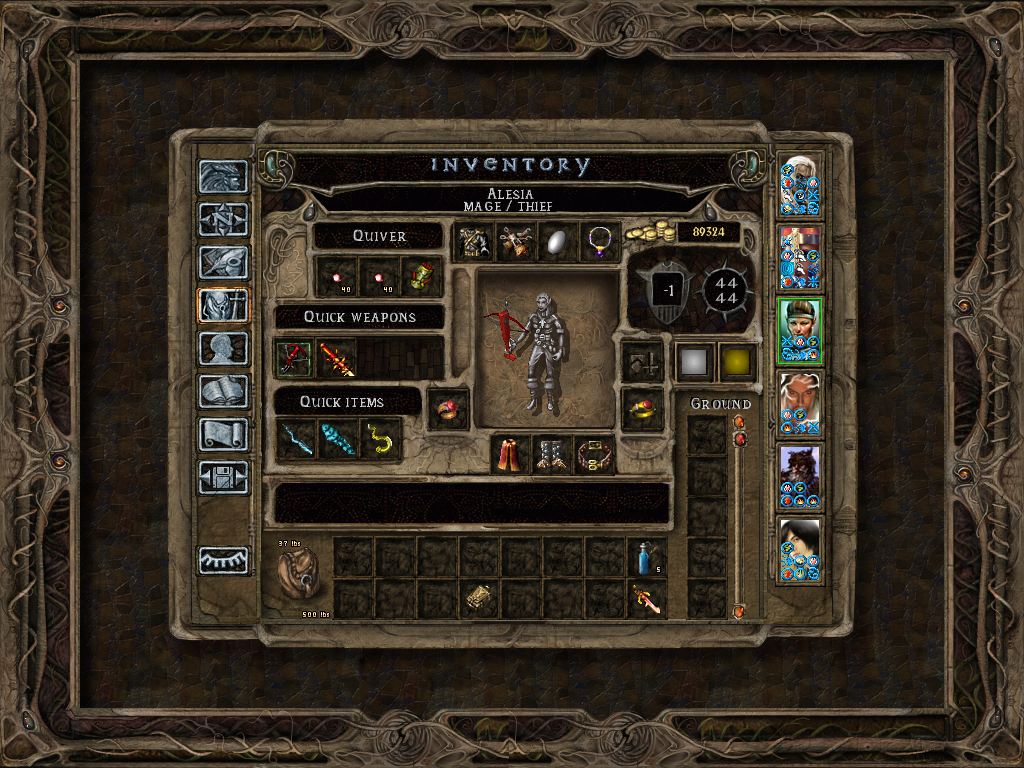Screen dimensions: 1024x768
Task: Select the armor slot in equipment row
Action: point(474,242)
